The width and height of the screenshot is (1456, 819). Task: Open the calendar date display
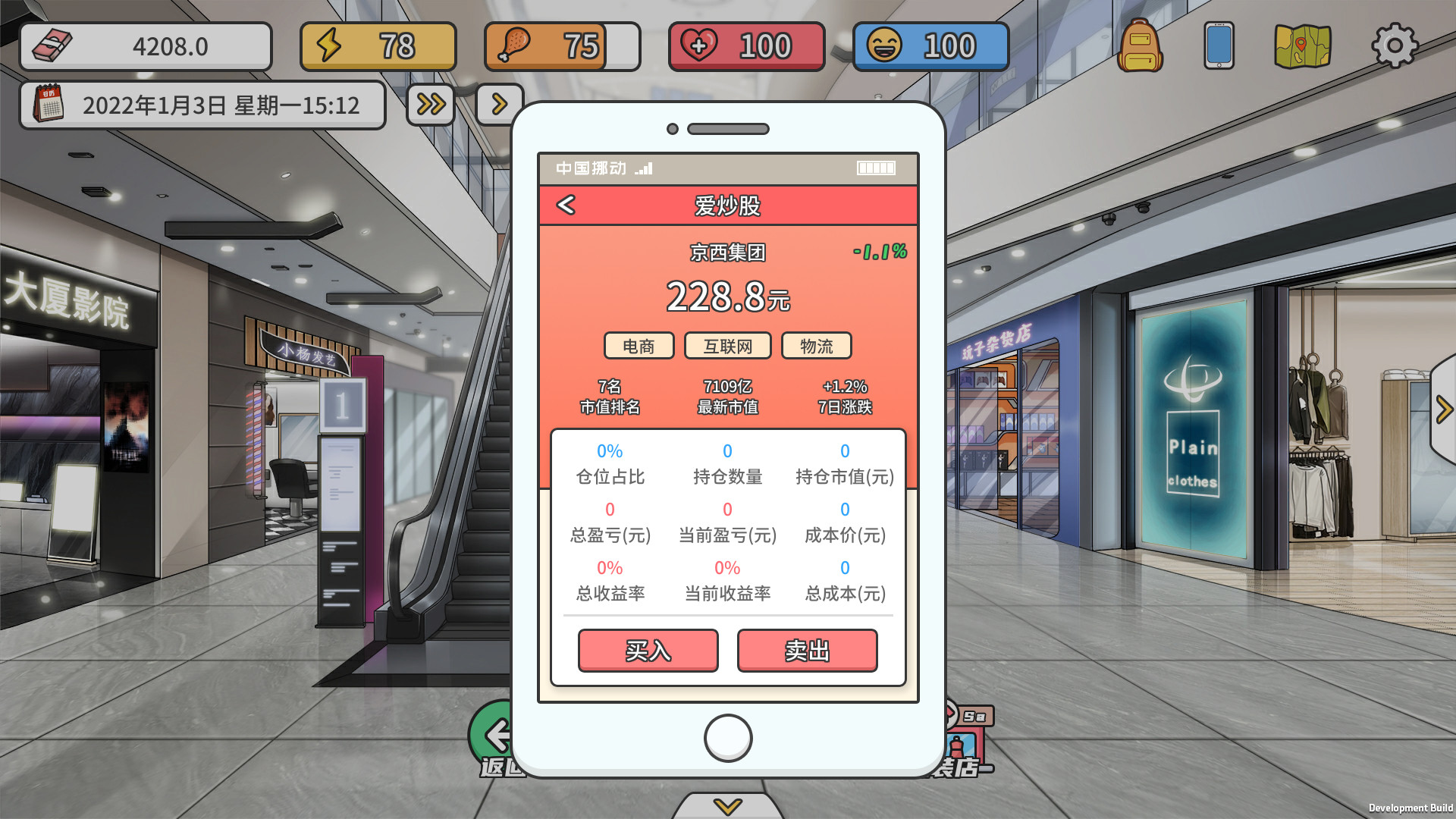pyautogui.click(x=202, y=105)
